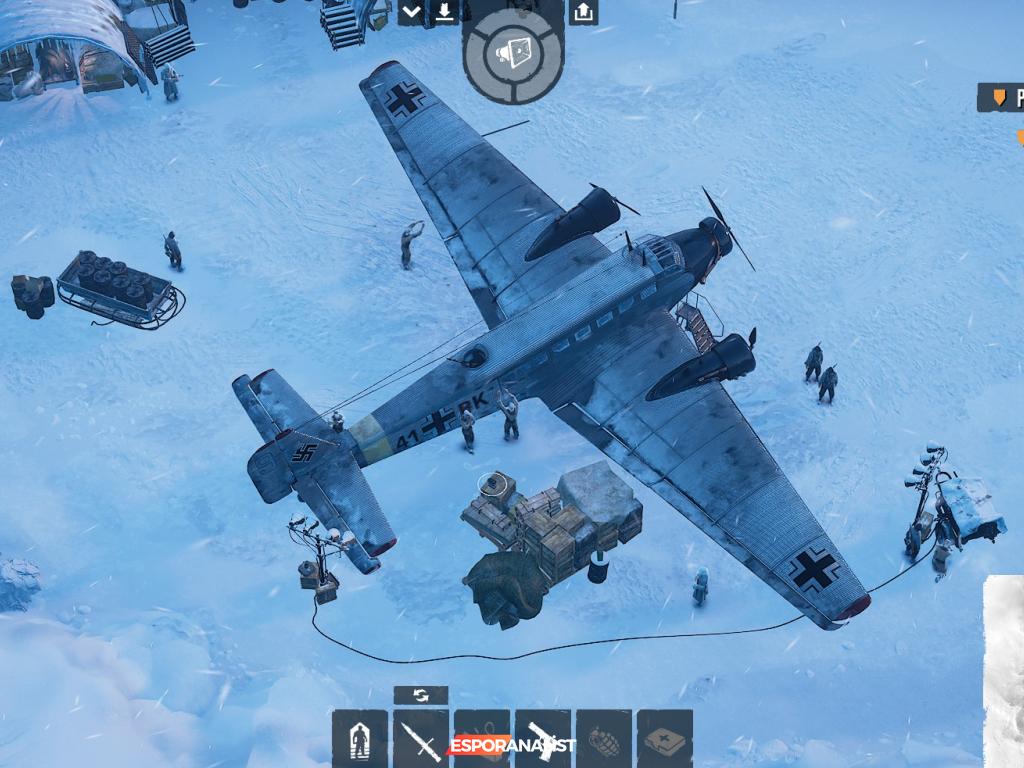Select the knife weapon slot
The image size is (1024, 768).
pyautogui.click(x=421, y=738)
